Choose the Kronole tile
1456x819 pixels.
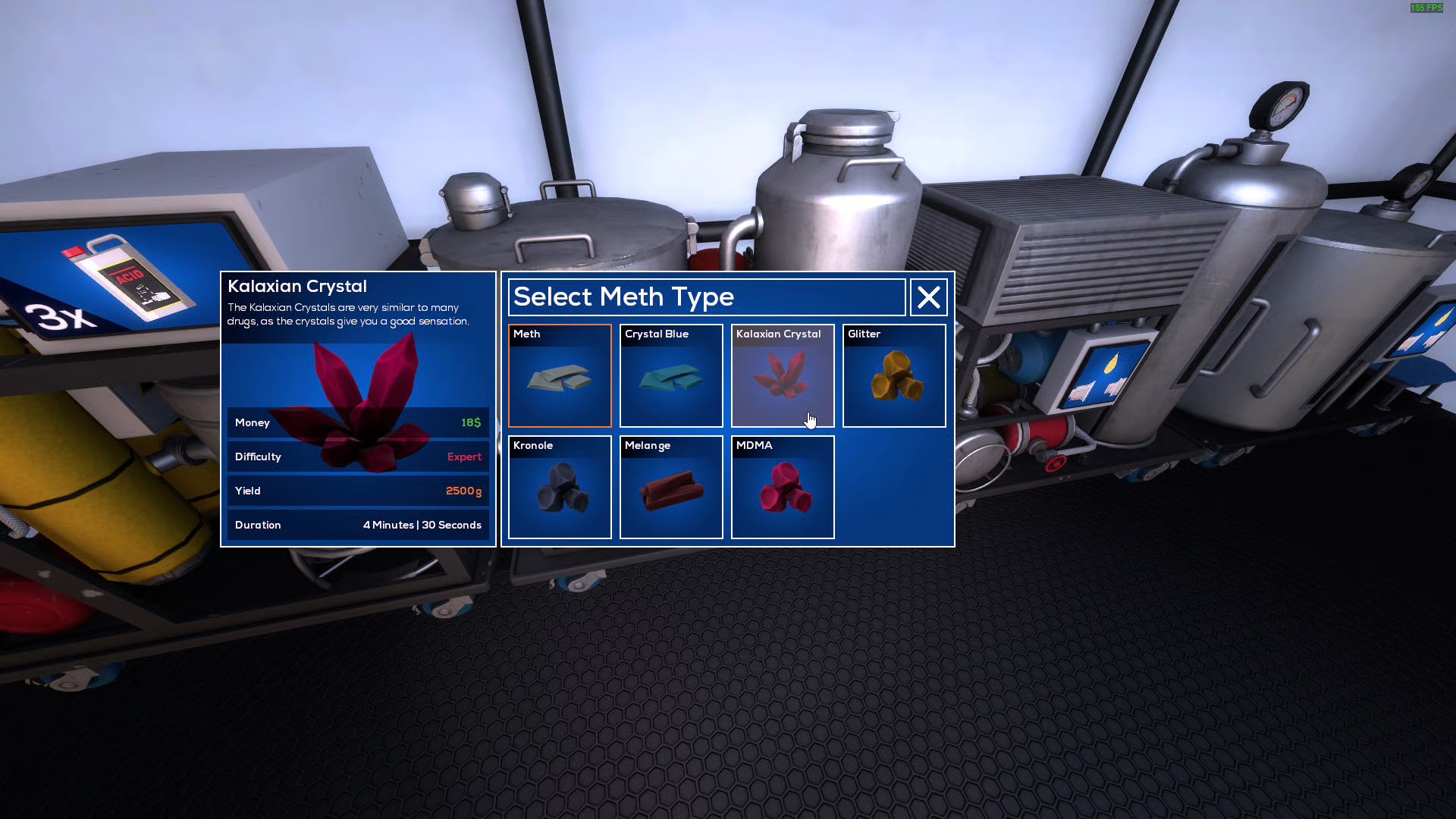(x=560, y=488)
